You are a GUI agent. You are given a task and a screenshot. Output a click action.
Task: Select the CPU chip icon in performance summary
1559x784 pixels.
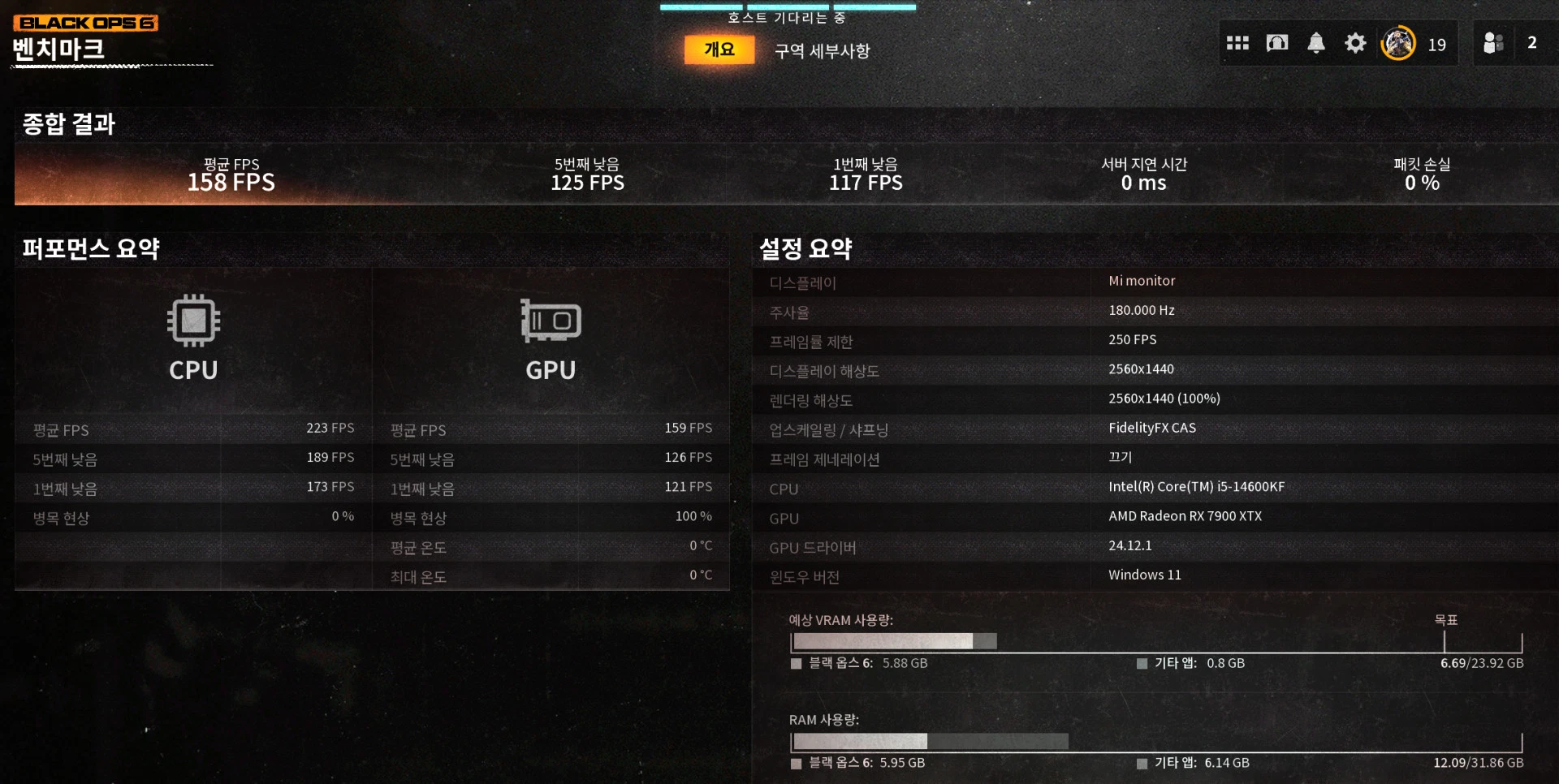[x=192, y=321]
